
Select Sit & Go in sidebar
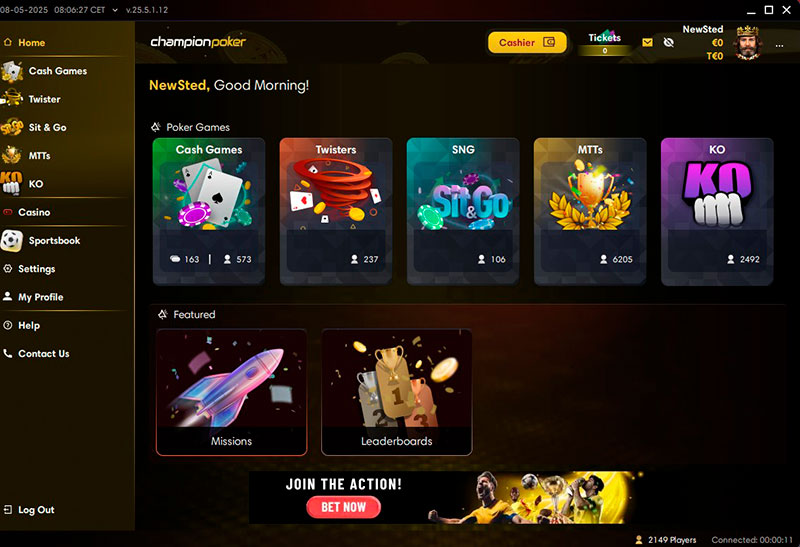pyautogui.click(x=47, y=128)
